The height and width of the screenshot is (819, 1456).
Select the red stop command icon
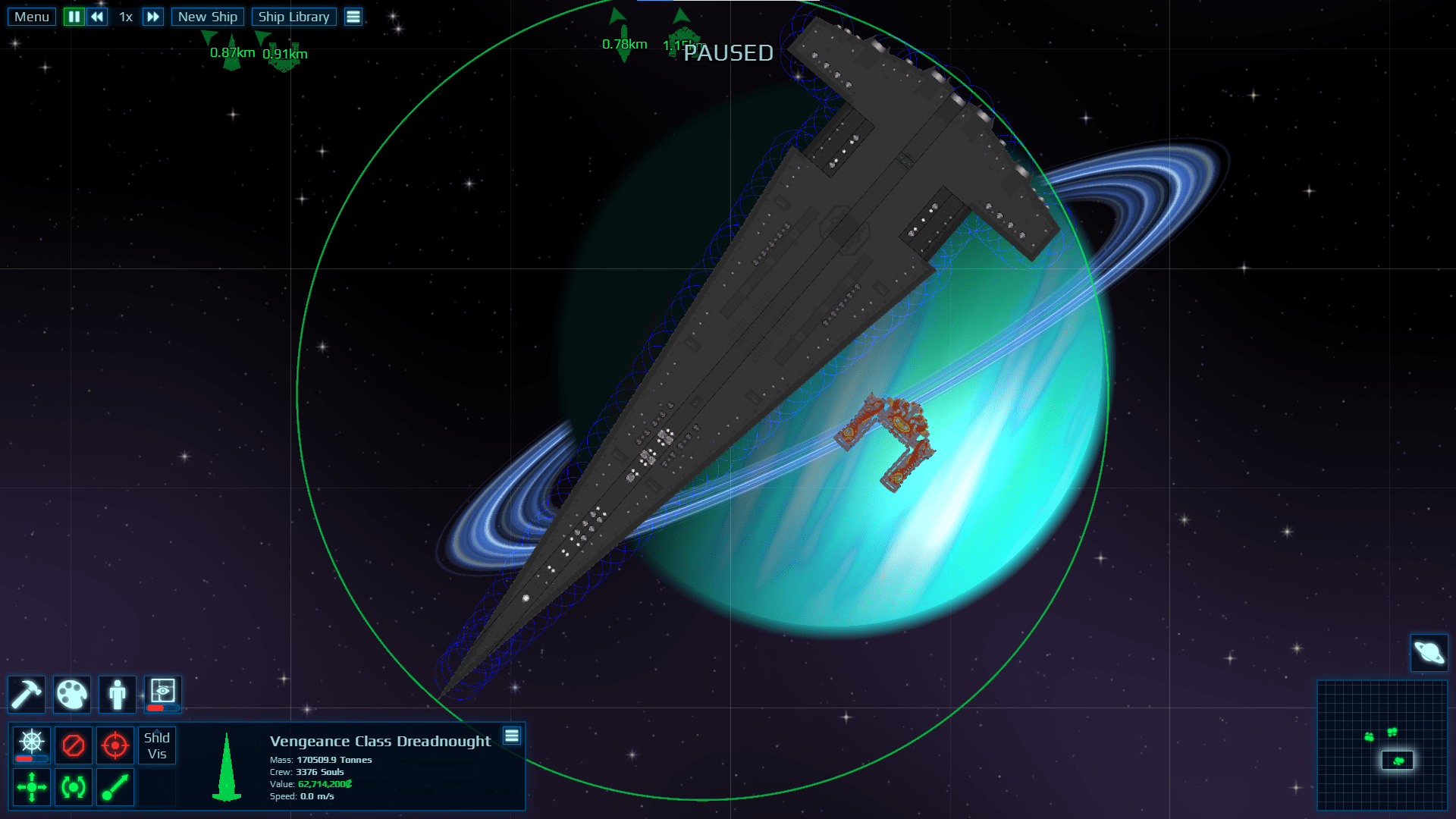(73, 745)
